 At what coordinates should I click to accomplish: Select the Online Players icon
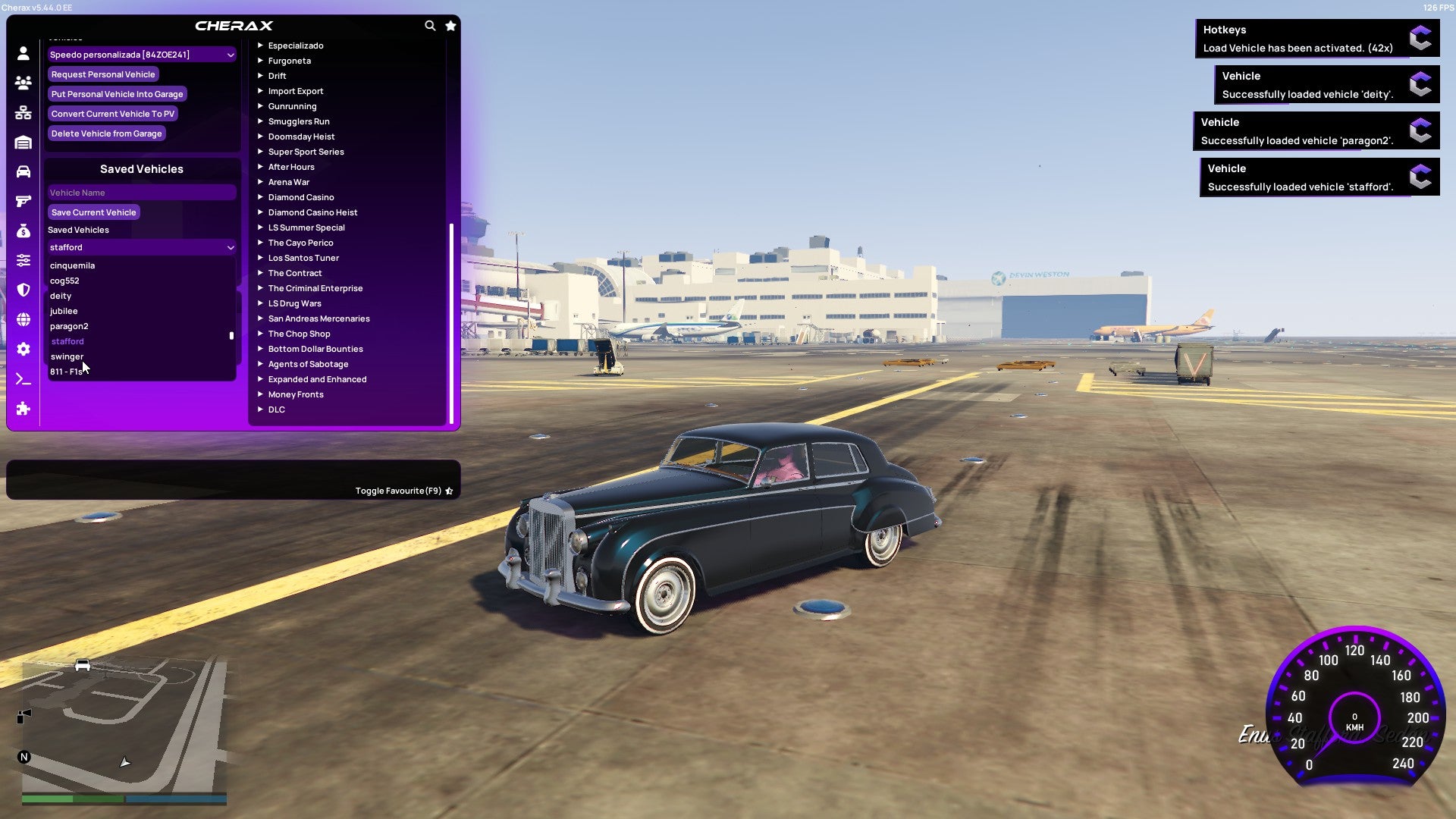coord(23,83)
